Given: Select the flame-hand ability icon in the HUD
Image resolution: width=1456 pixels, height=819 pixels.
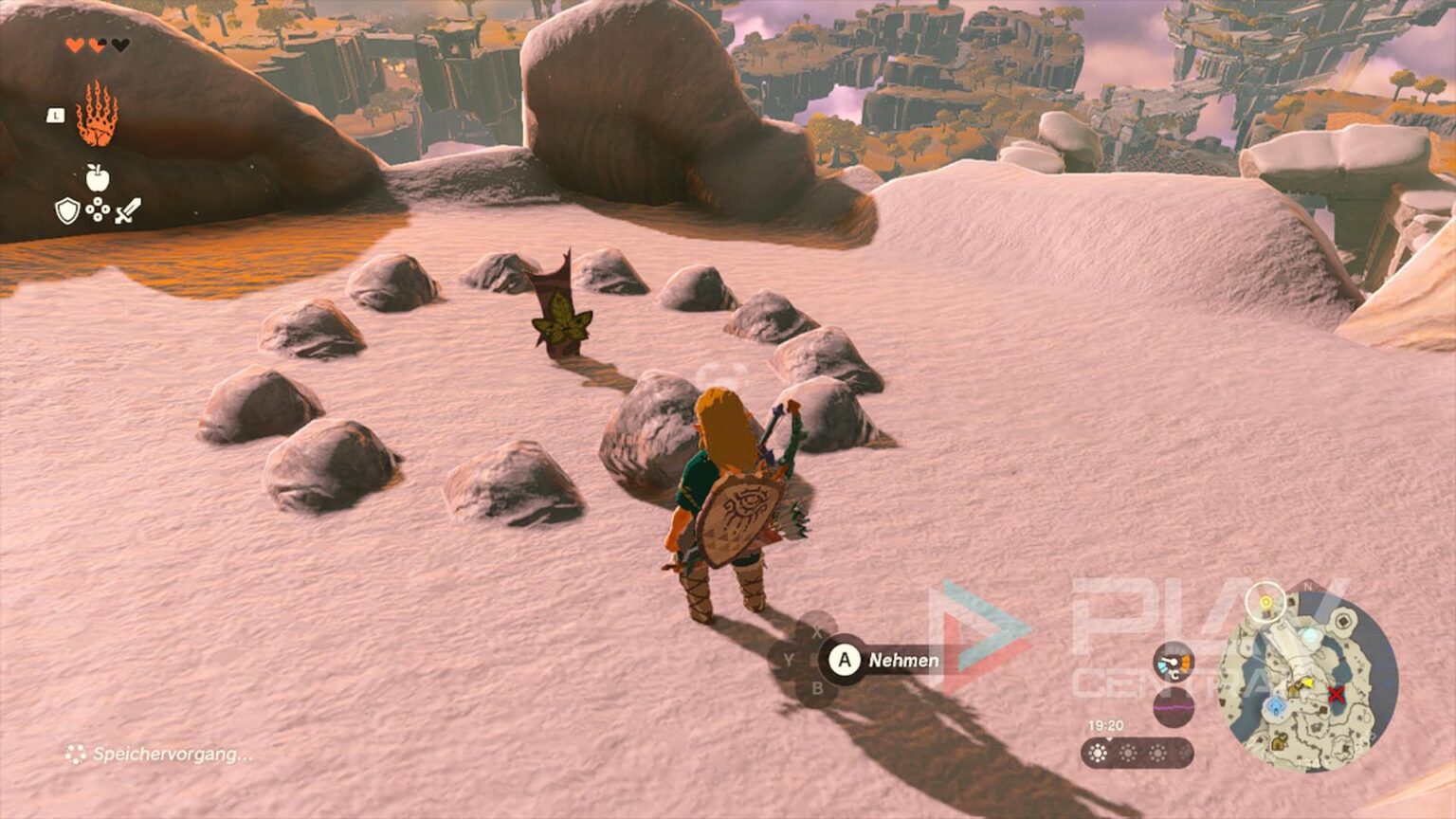Looking at the screenshot, I should (x=97, y=113).
